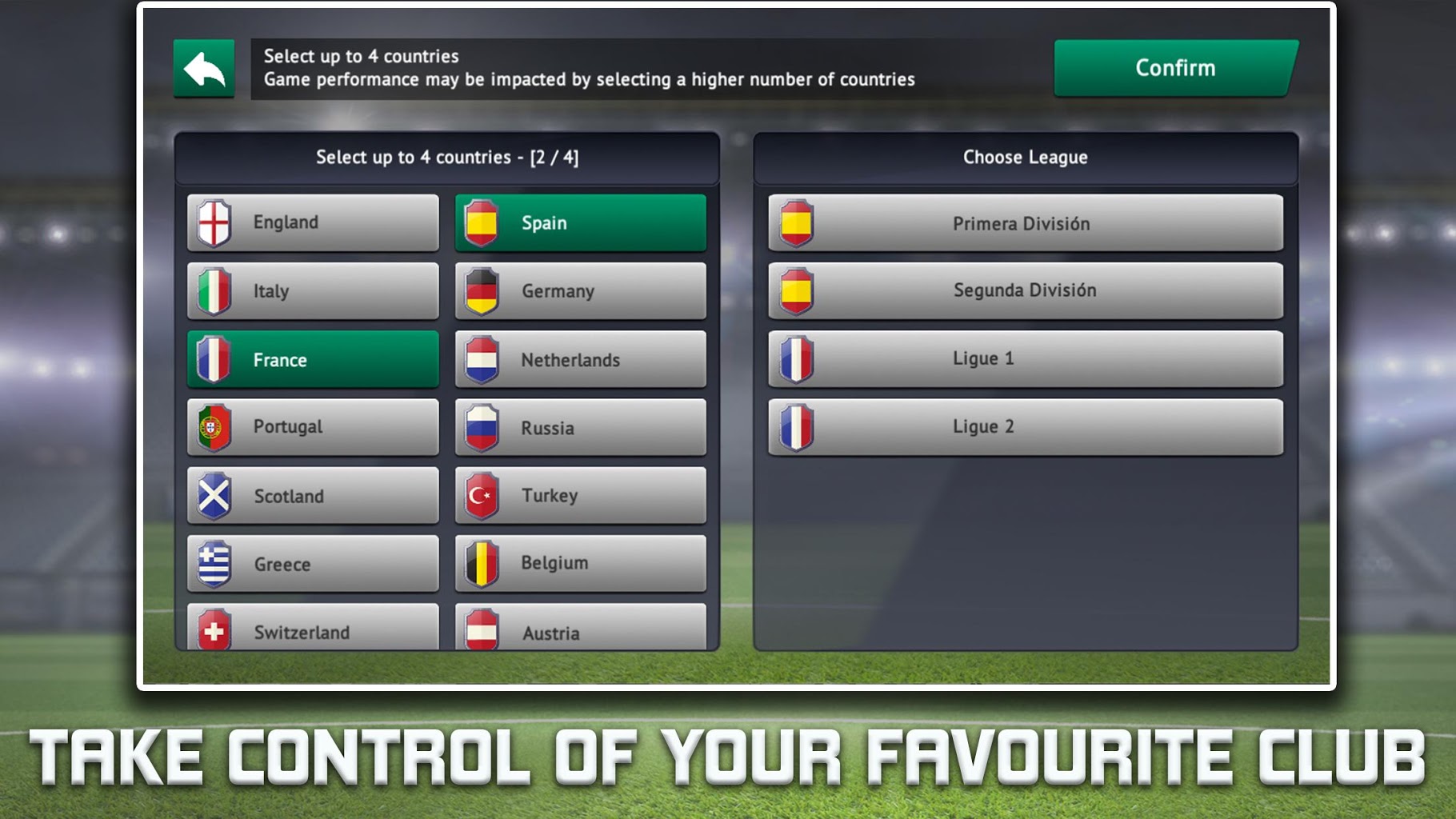
Task: Choose the Ligue 2 league
Action: click(x=1025, y=426)
